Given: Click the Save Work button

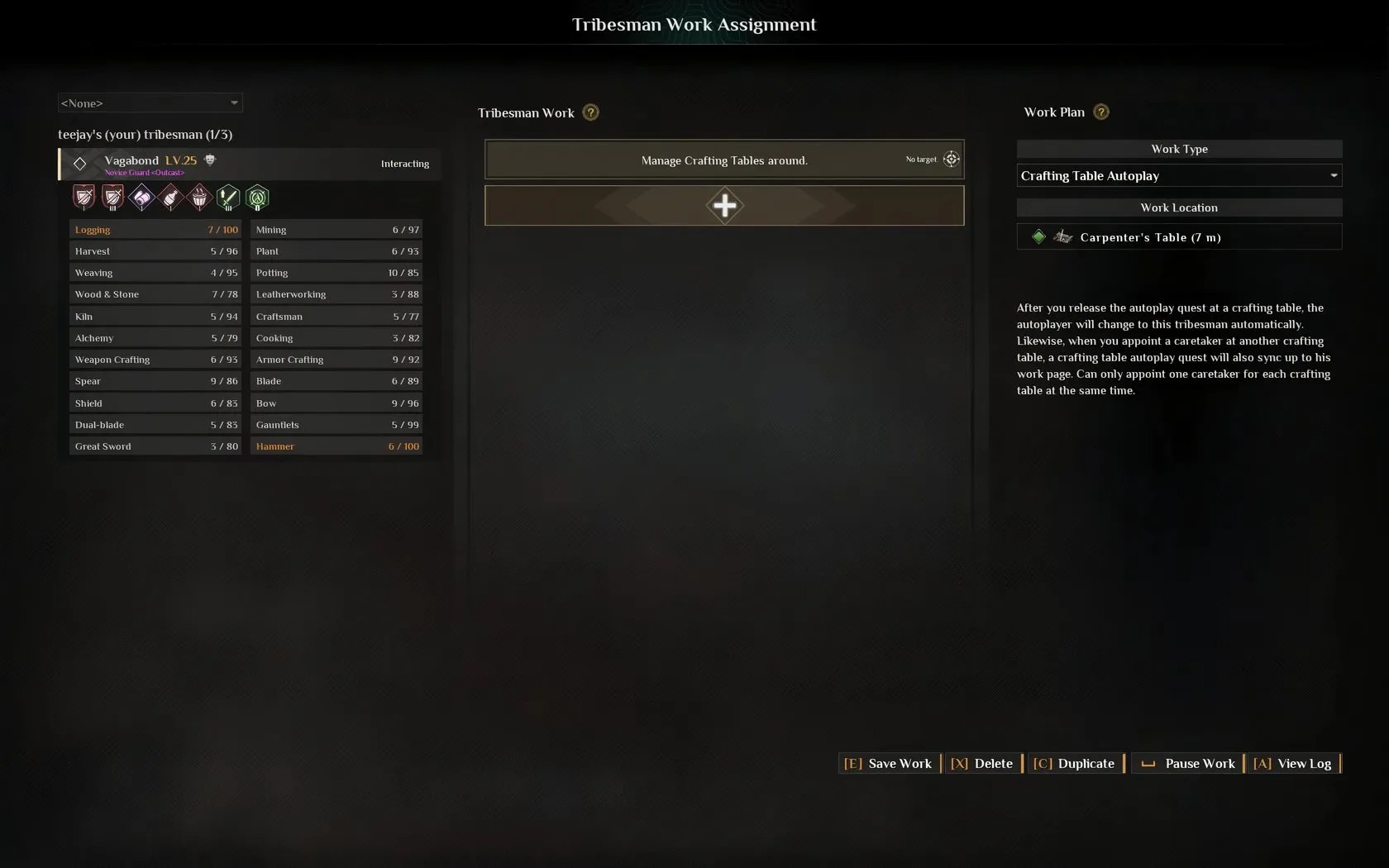Looking at the screenshot, I should pyautogui.click(x=888, y=763).
